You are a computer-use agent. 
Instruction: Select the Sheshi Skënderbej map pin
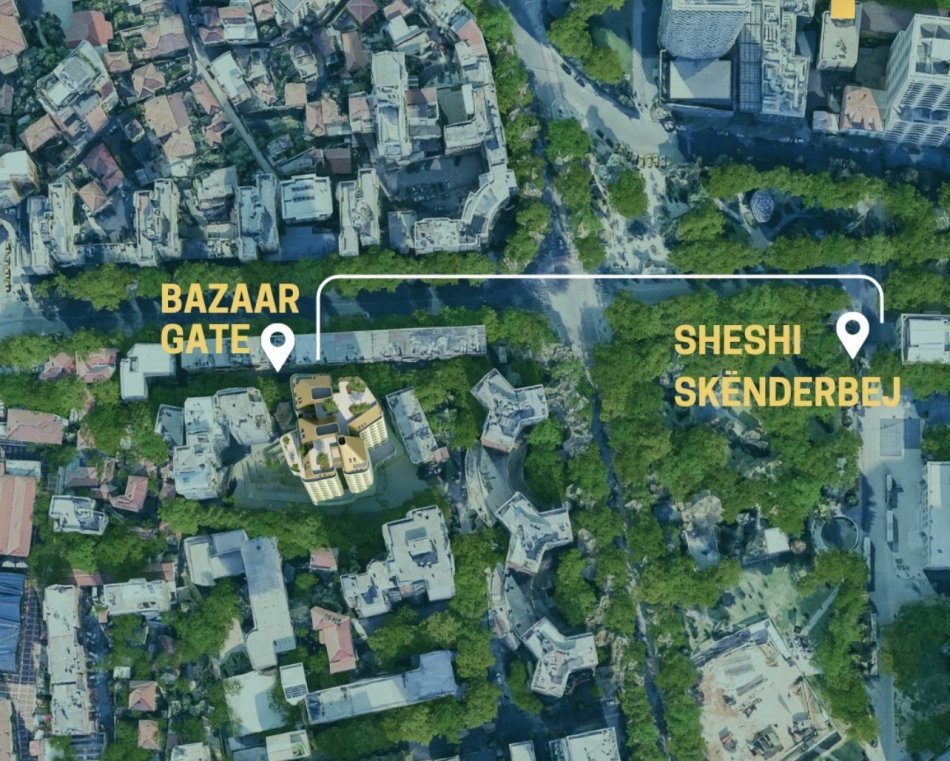[x=852, y=332]
